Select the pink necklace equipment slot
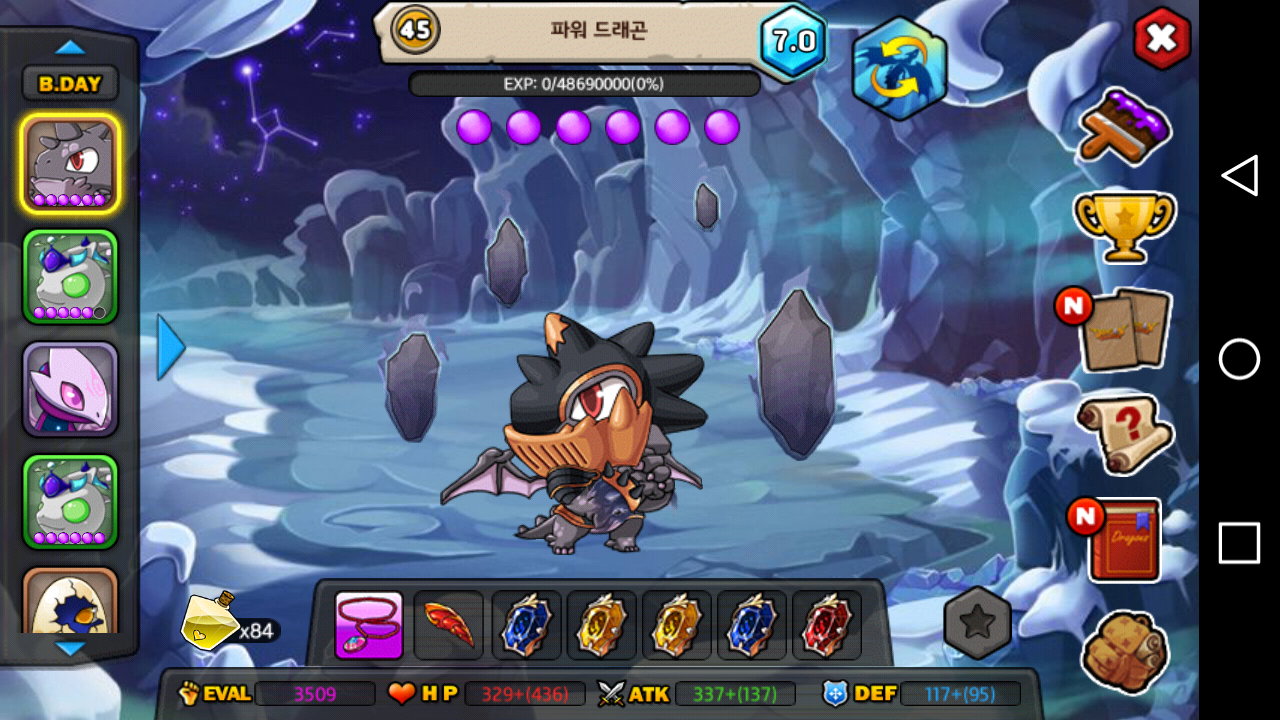 369,626
